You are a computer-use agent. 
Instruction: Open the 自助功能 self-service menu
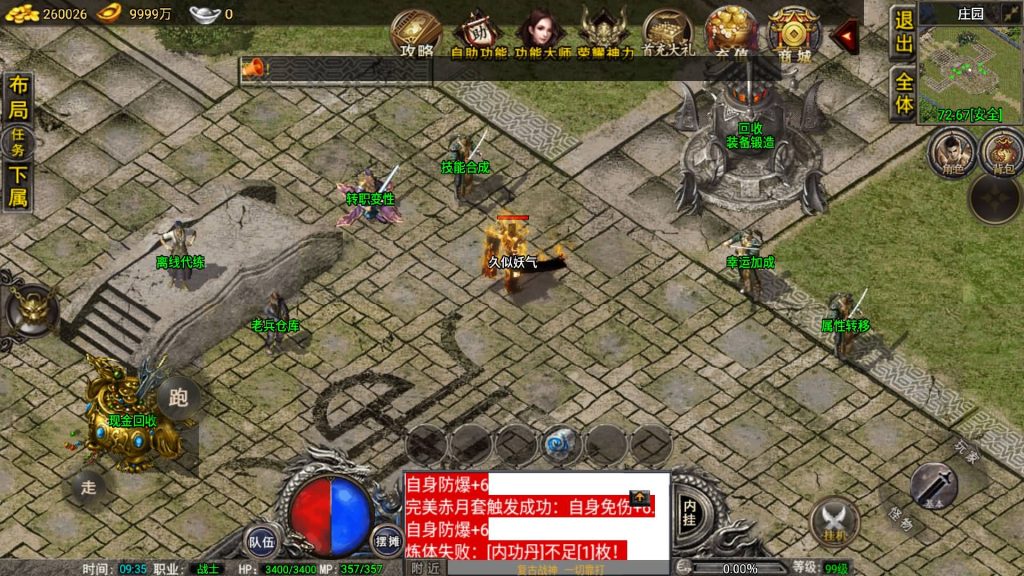pyautogui.click(x=478, y=32)
